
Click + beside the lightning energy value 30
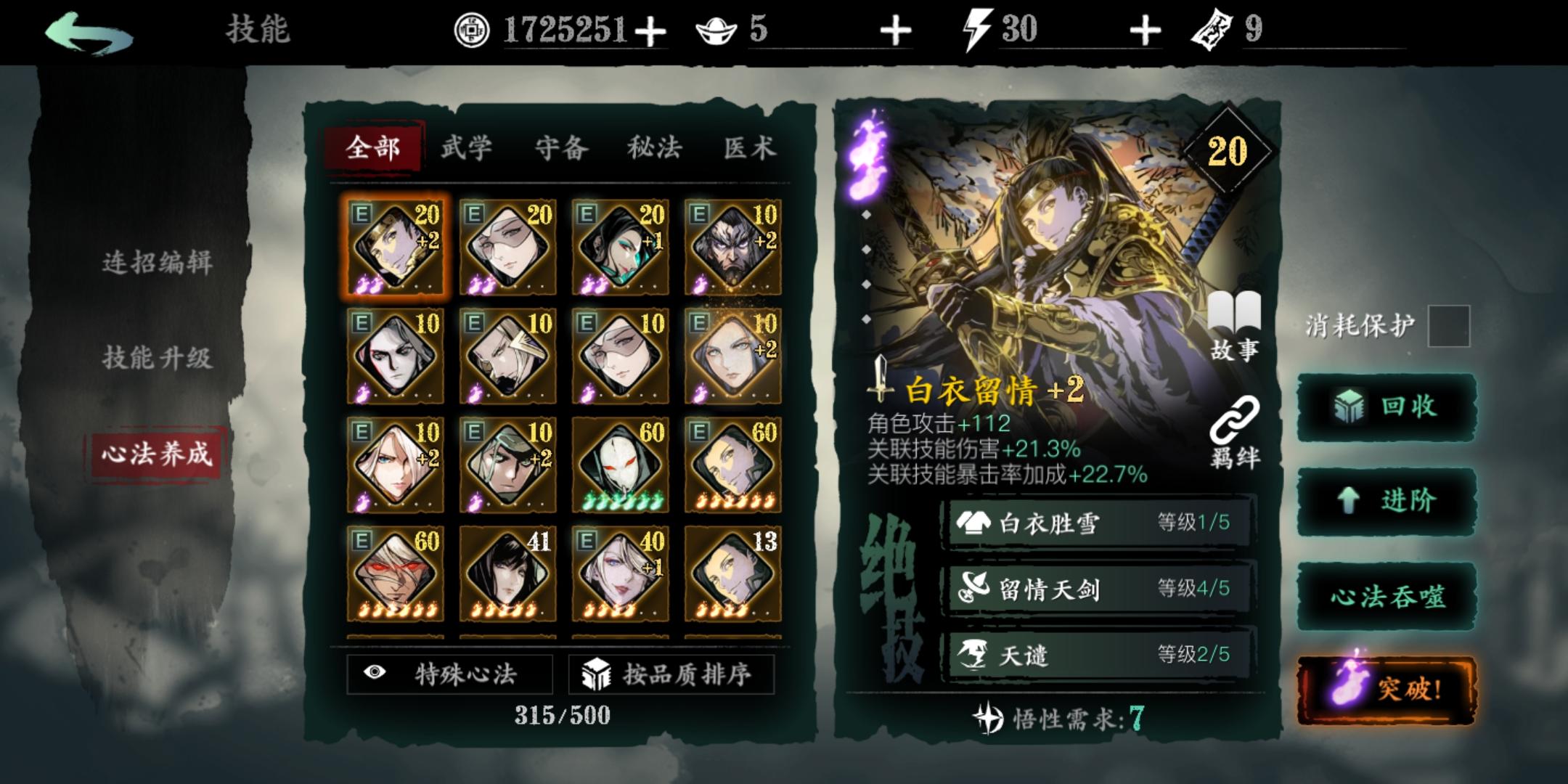pyautogui.click(x=1144, y=30)
